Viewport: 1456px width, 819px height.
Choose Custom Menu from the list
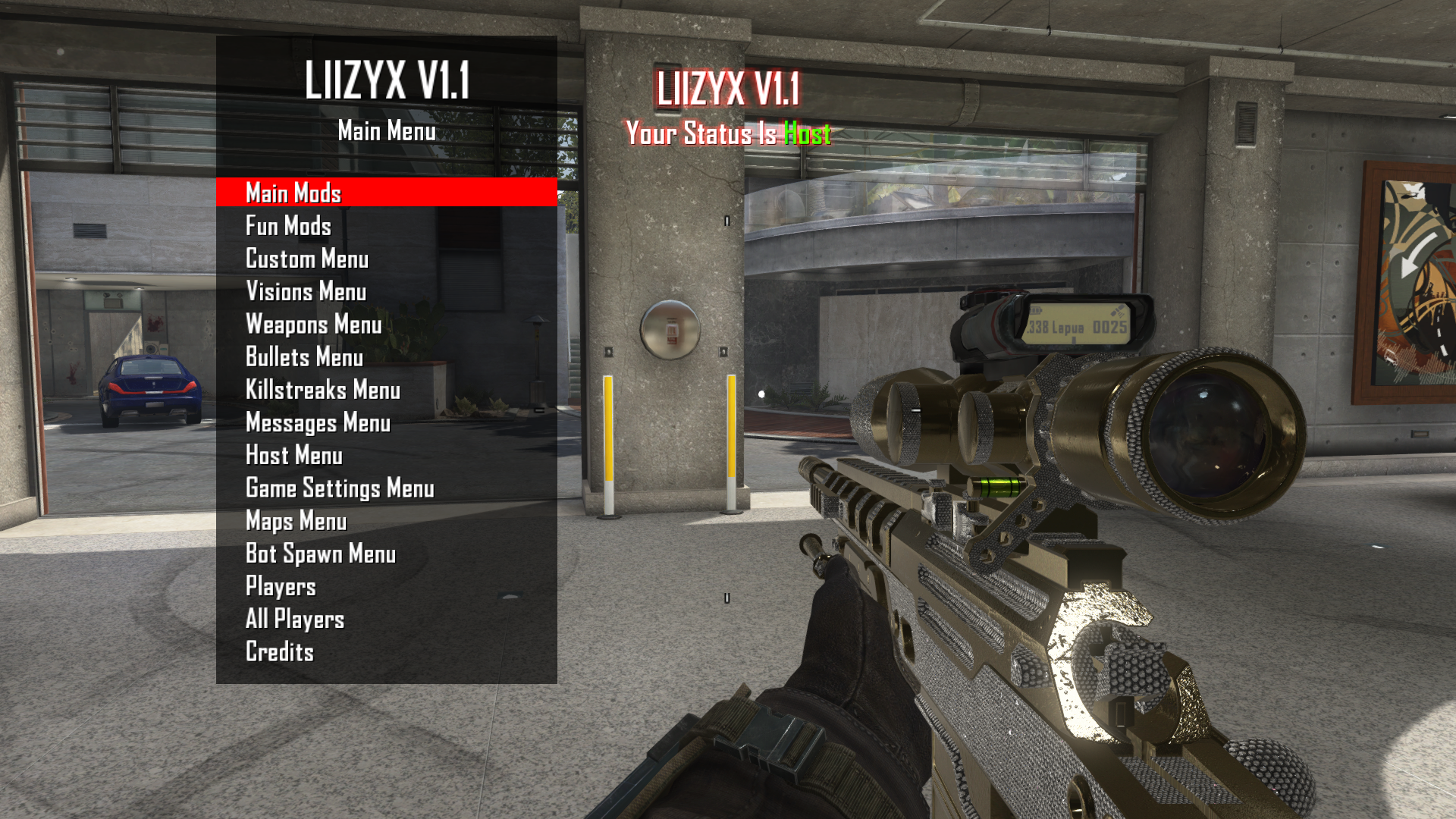click(x=307, y=259)
